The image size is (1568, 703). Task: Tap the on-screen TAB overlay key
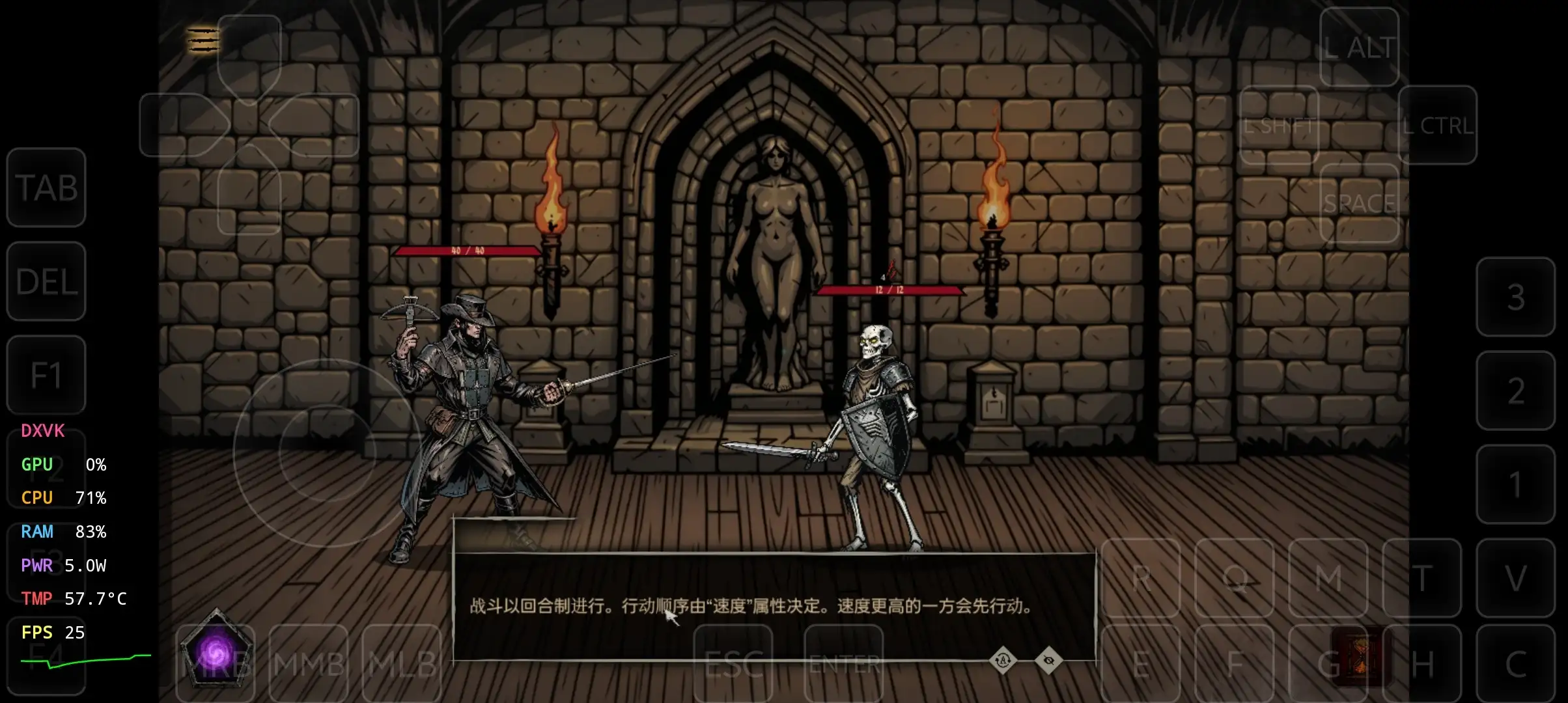click(x=46, y=187)
